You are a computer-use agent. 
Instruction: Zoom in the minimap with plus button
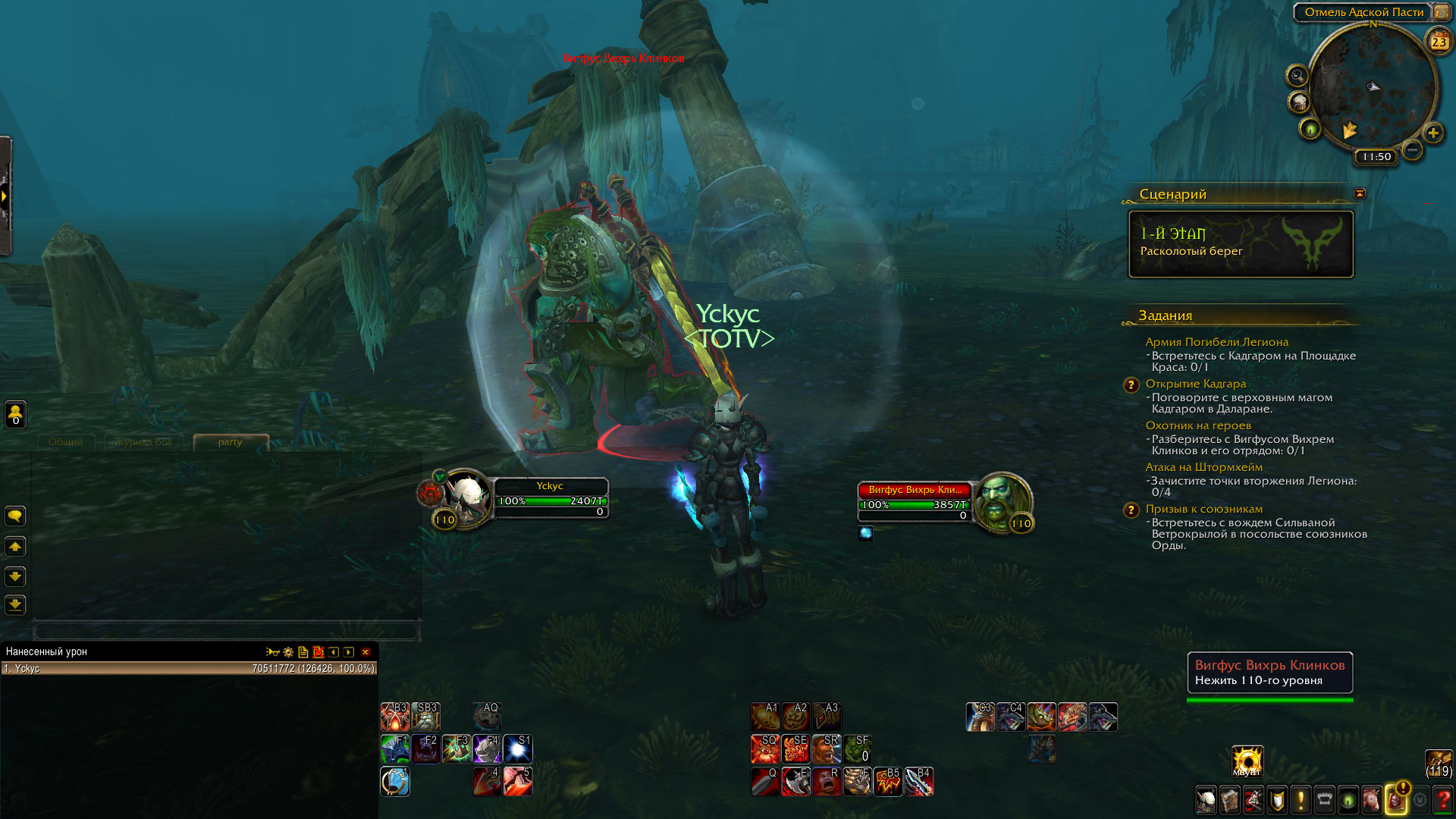pyautogui.click(x=1432, y=133)
